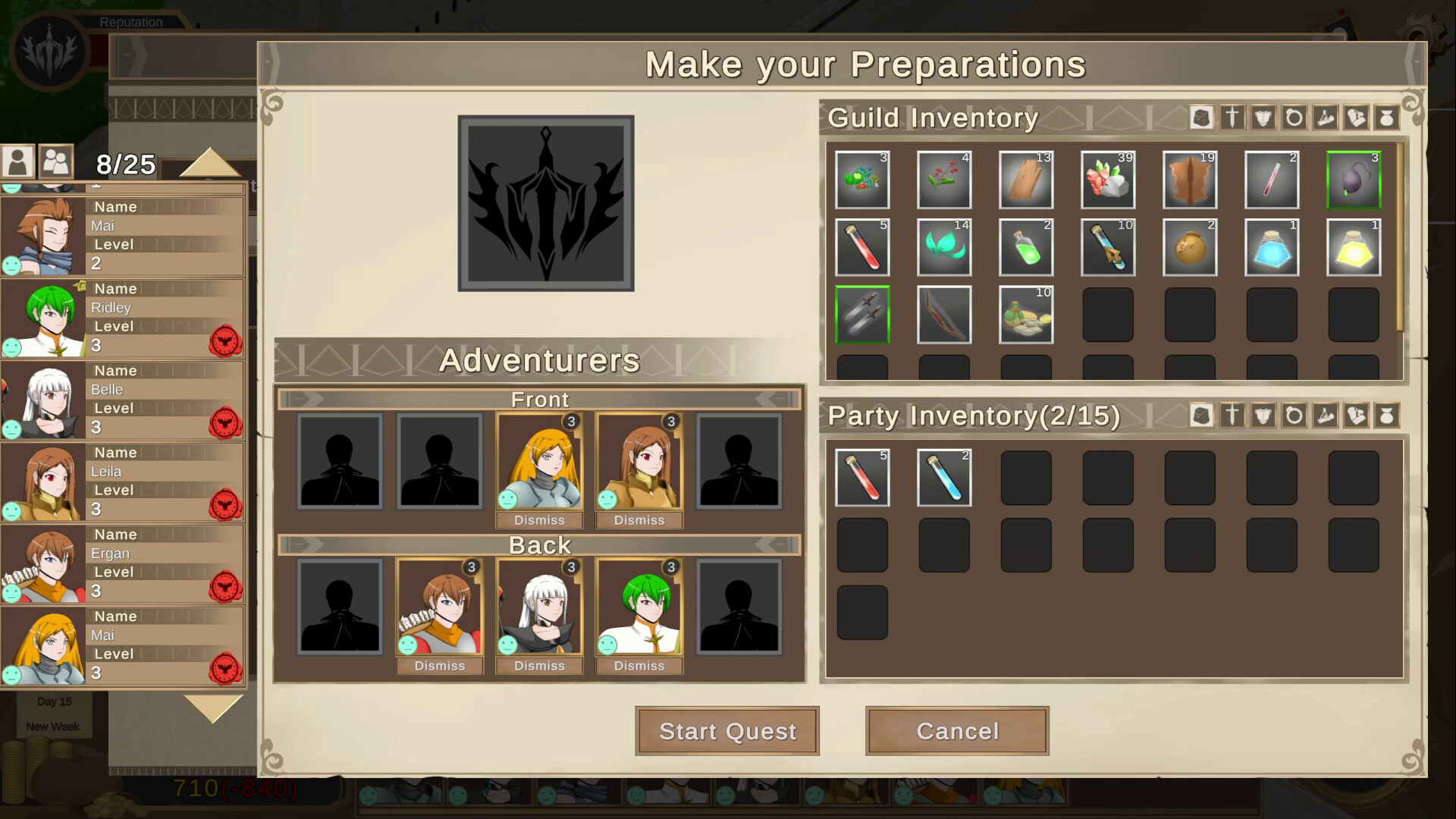Filter Party Inventory by scroll/materials icon
The height and width of the screenshot is (819, 1456).
[x=1326, y=416]
